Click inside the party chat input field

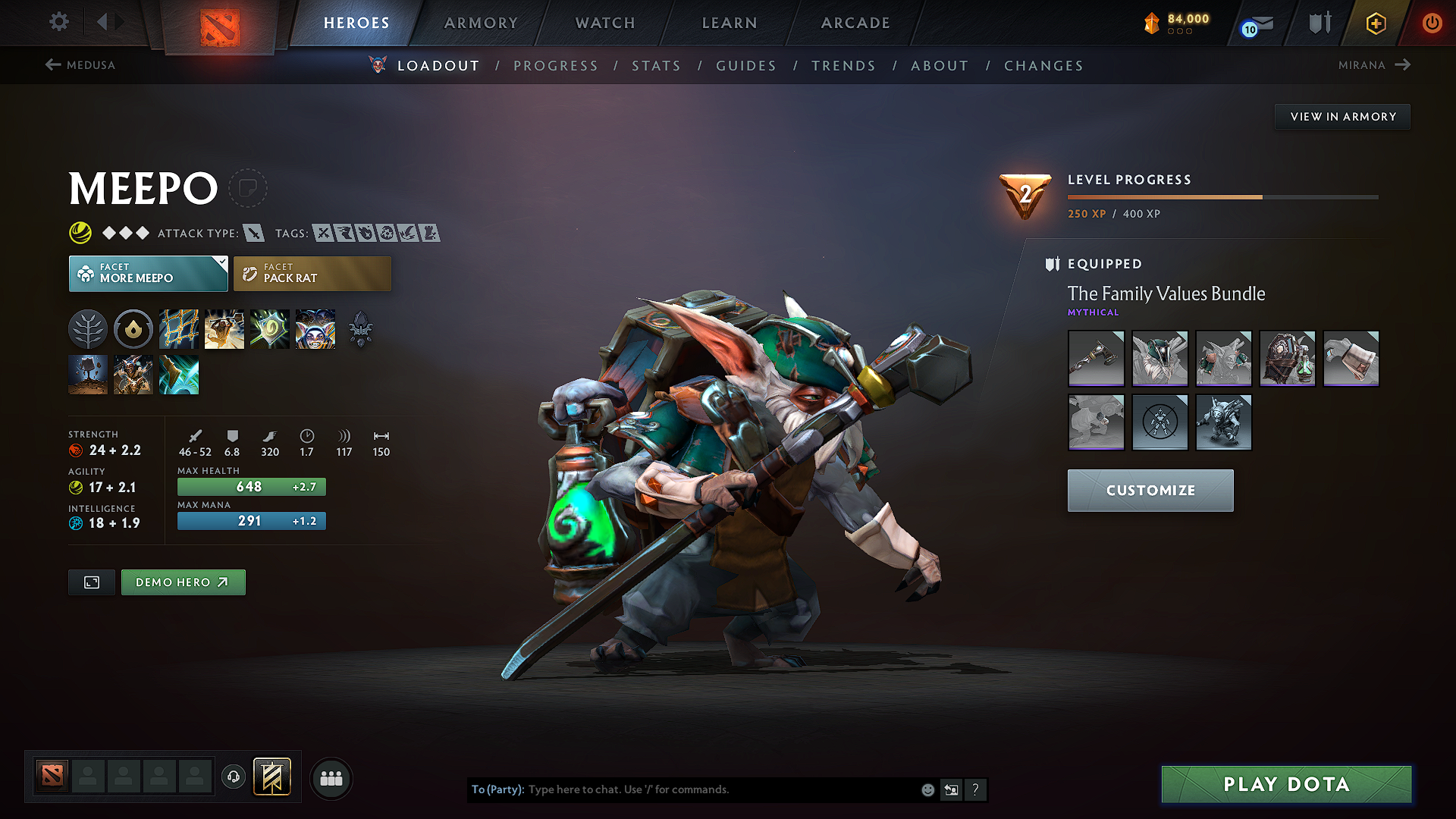coord(682,789)
